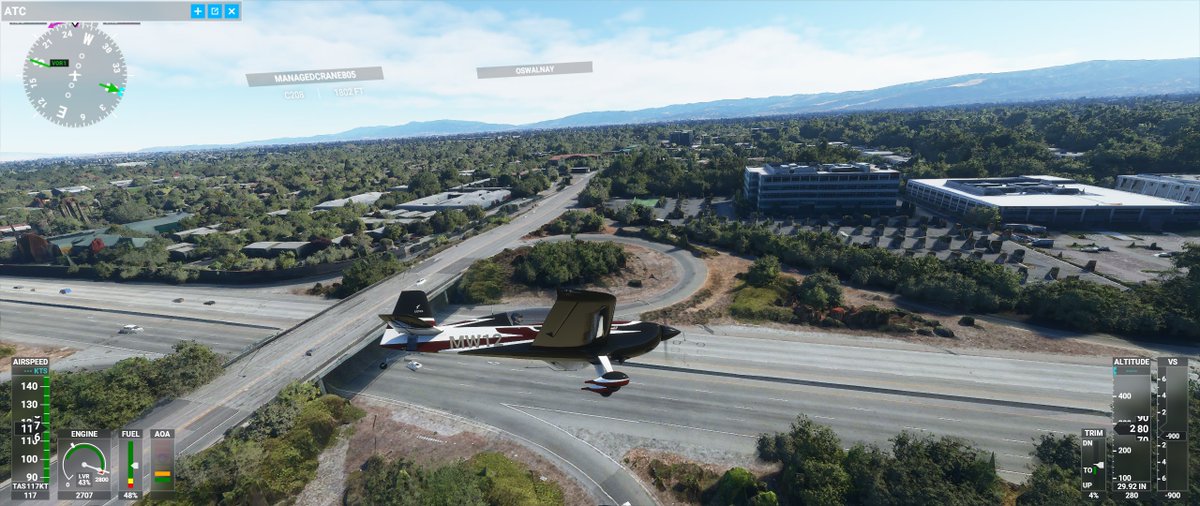This screenshot has height=506, width=1200.
Task: Pop out the ATC window
Action: (215, 11)
